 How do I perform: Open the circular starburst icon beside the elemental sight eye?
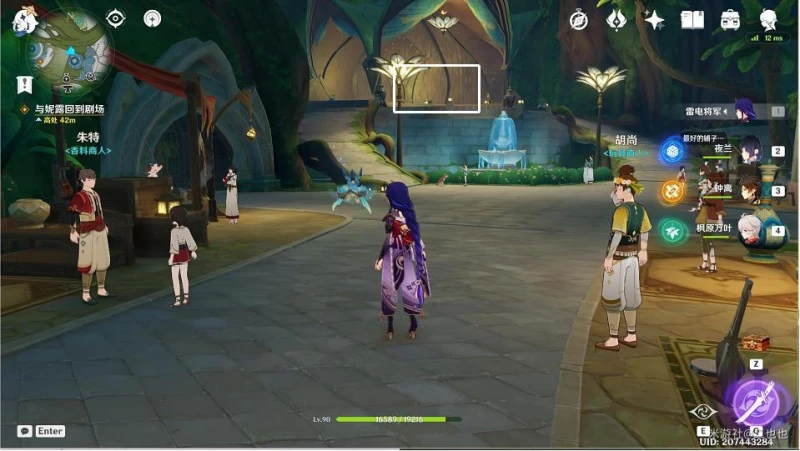pos(152,18)
